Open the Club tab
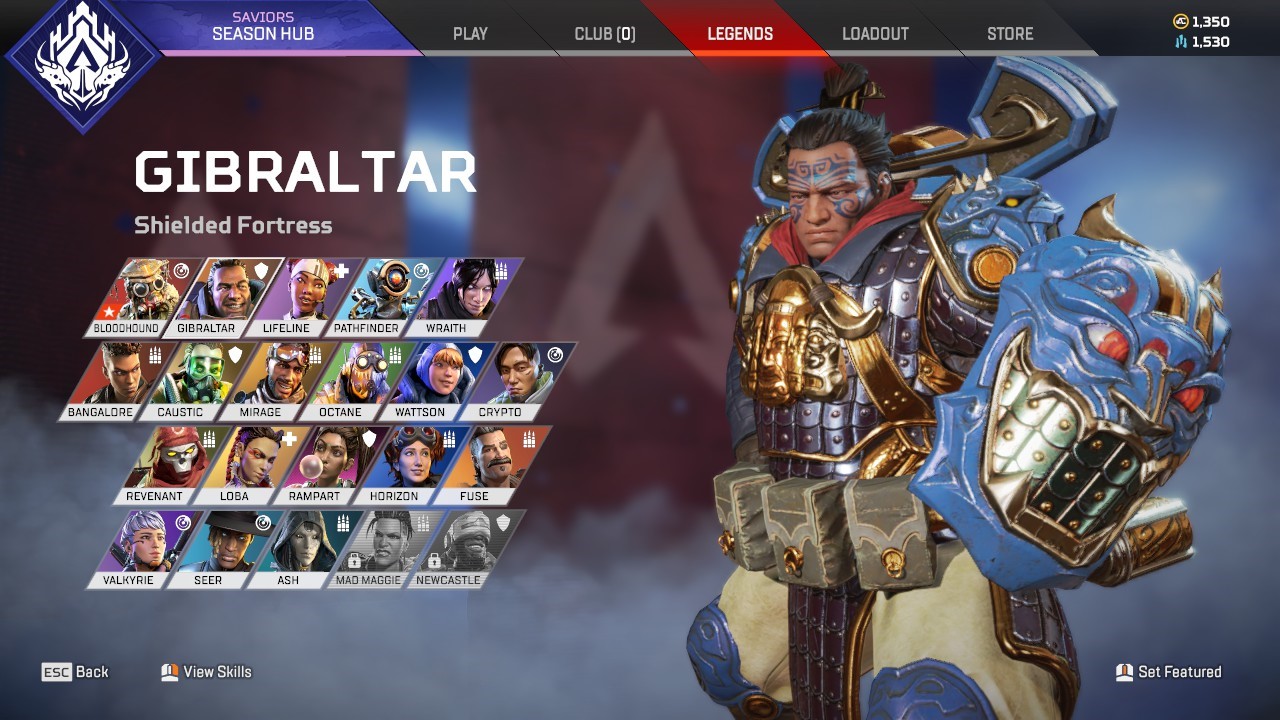This screenshot has height=720, width=1280. point(604,34)
